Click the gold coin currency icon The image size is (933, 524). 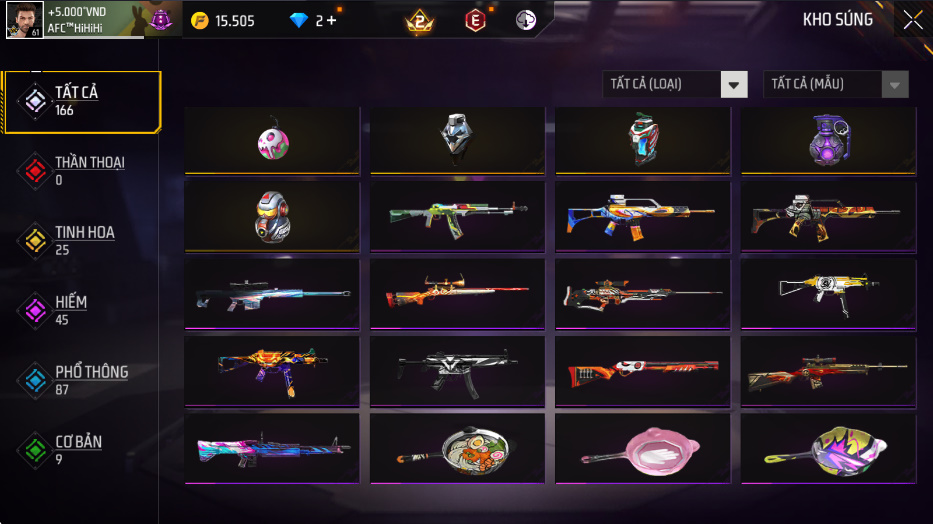click(200, 21)
